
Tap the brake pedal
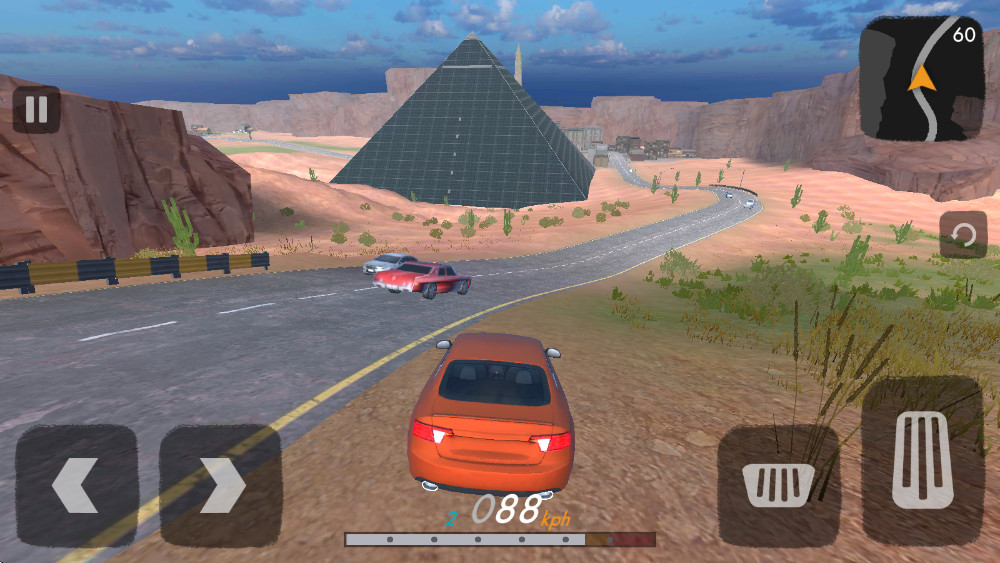click(x=778, y=485)
